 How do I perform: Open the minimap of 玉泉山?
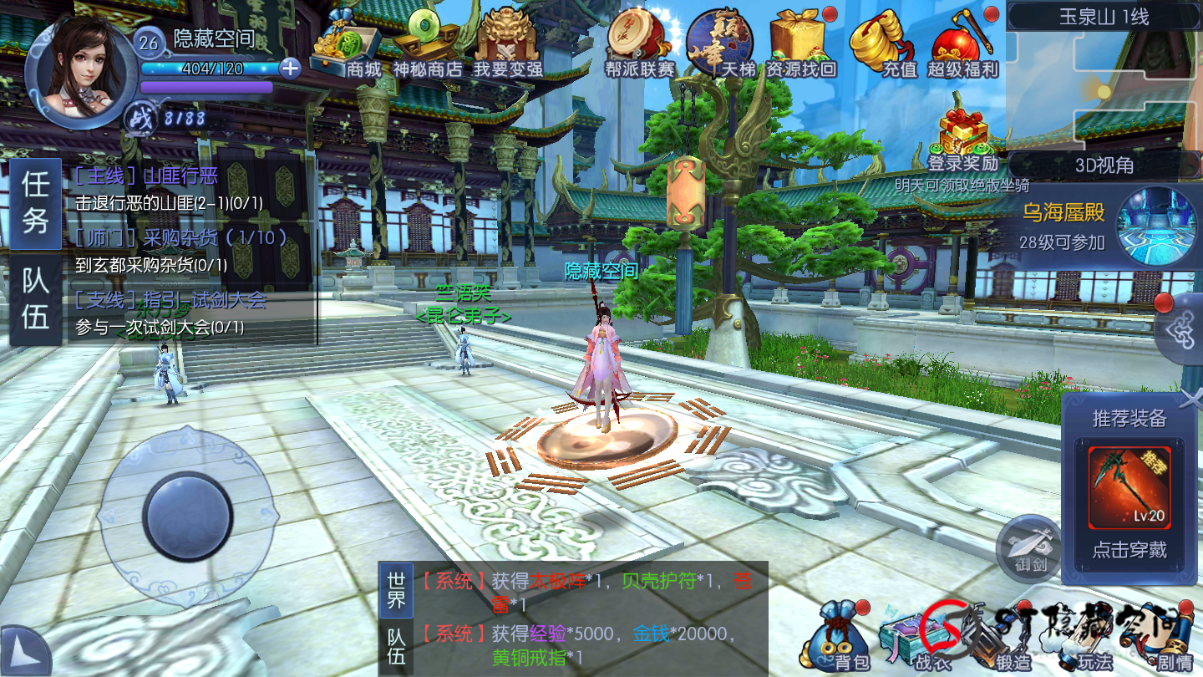point(1104,90)
